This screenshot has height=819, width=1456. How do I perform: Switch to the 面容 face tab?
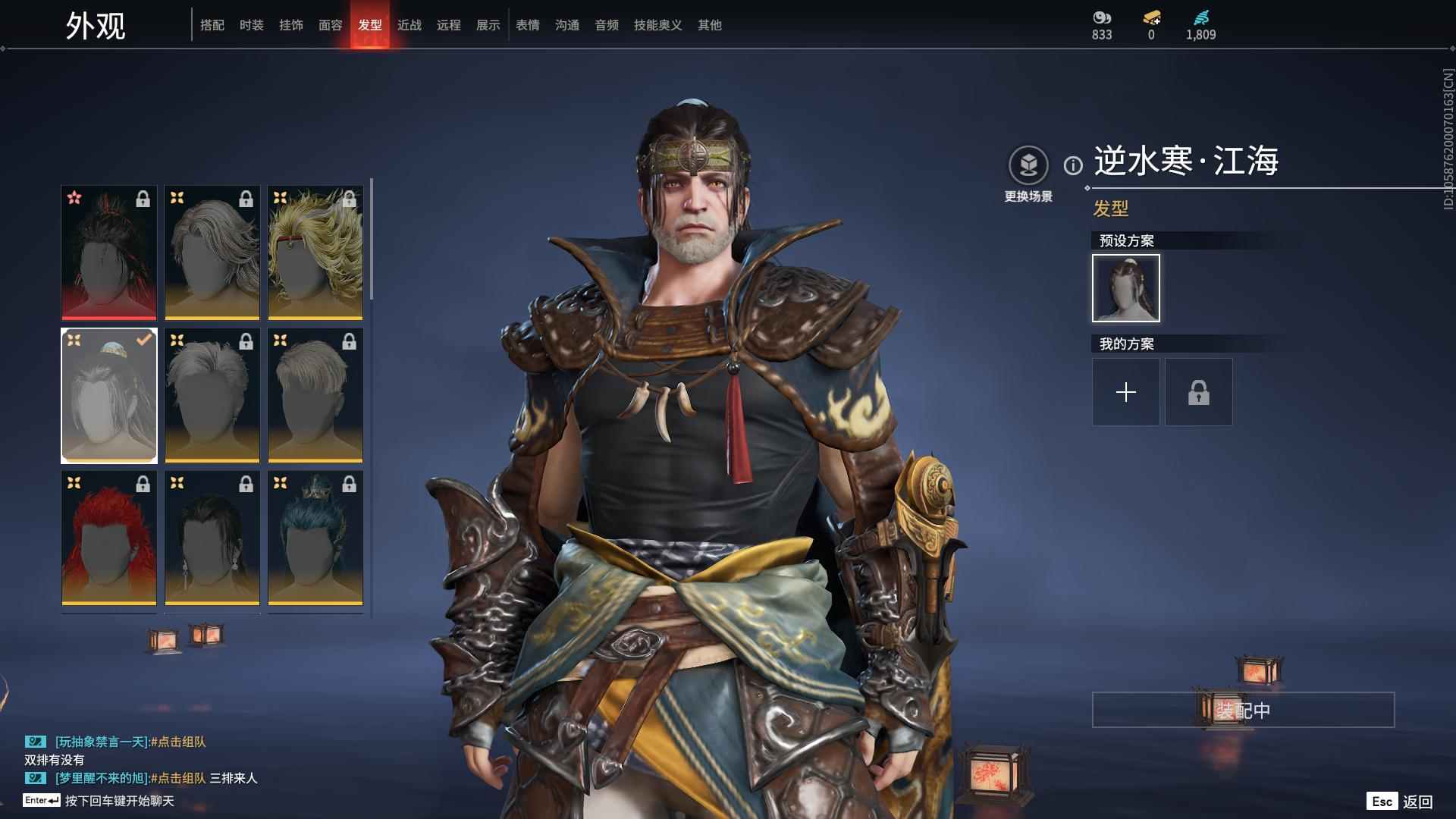tap(330, 25)
